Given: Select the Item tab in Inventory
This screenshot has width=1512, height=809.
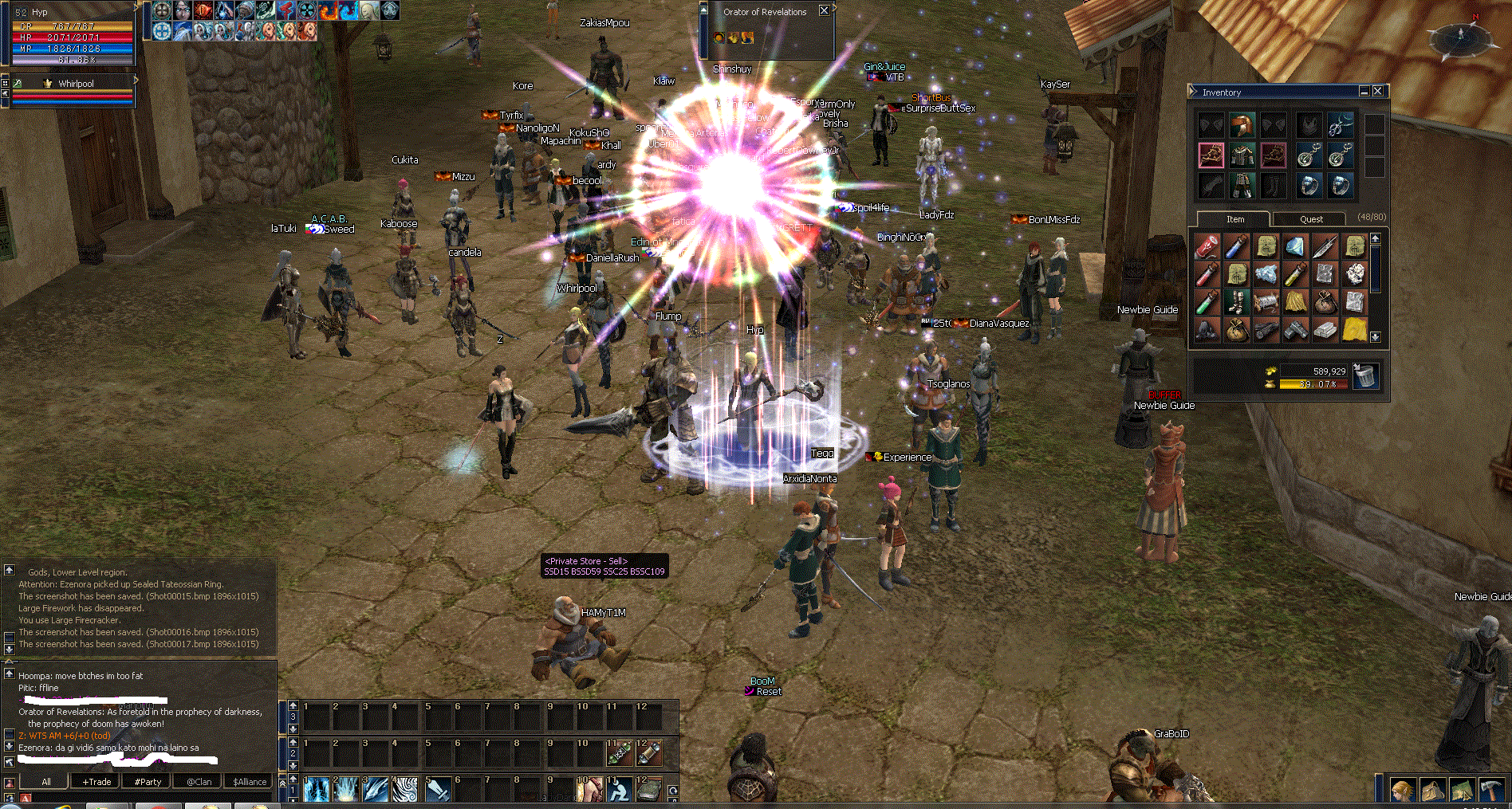Looking at the screenshot, I should coord(1234,219).
